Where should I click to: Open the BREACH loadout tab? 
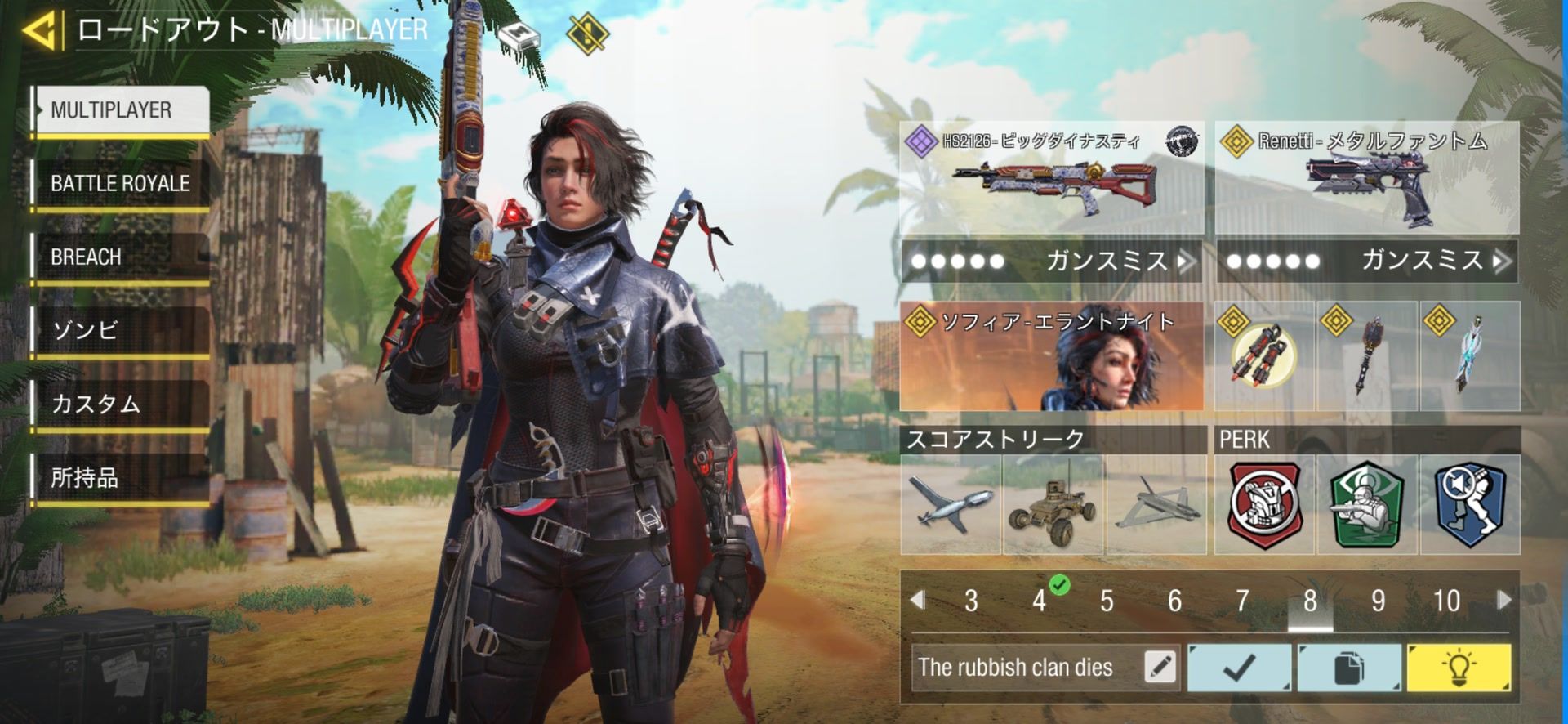120,257
